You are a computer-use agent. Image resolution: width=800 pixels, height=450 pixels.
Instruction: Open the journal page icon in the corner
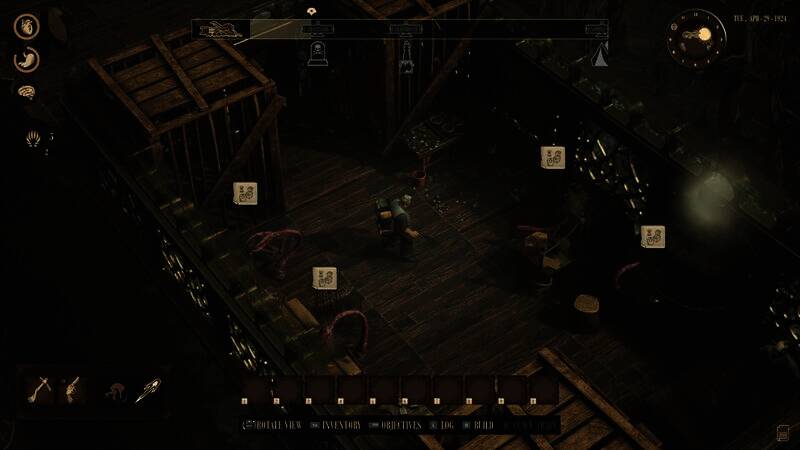tap(781, 432)
